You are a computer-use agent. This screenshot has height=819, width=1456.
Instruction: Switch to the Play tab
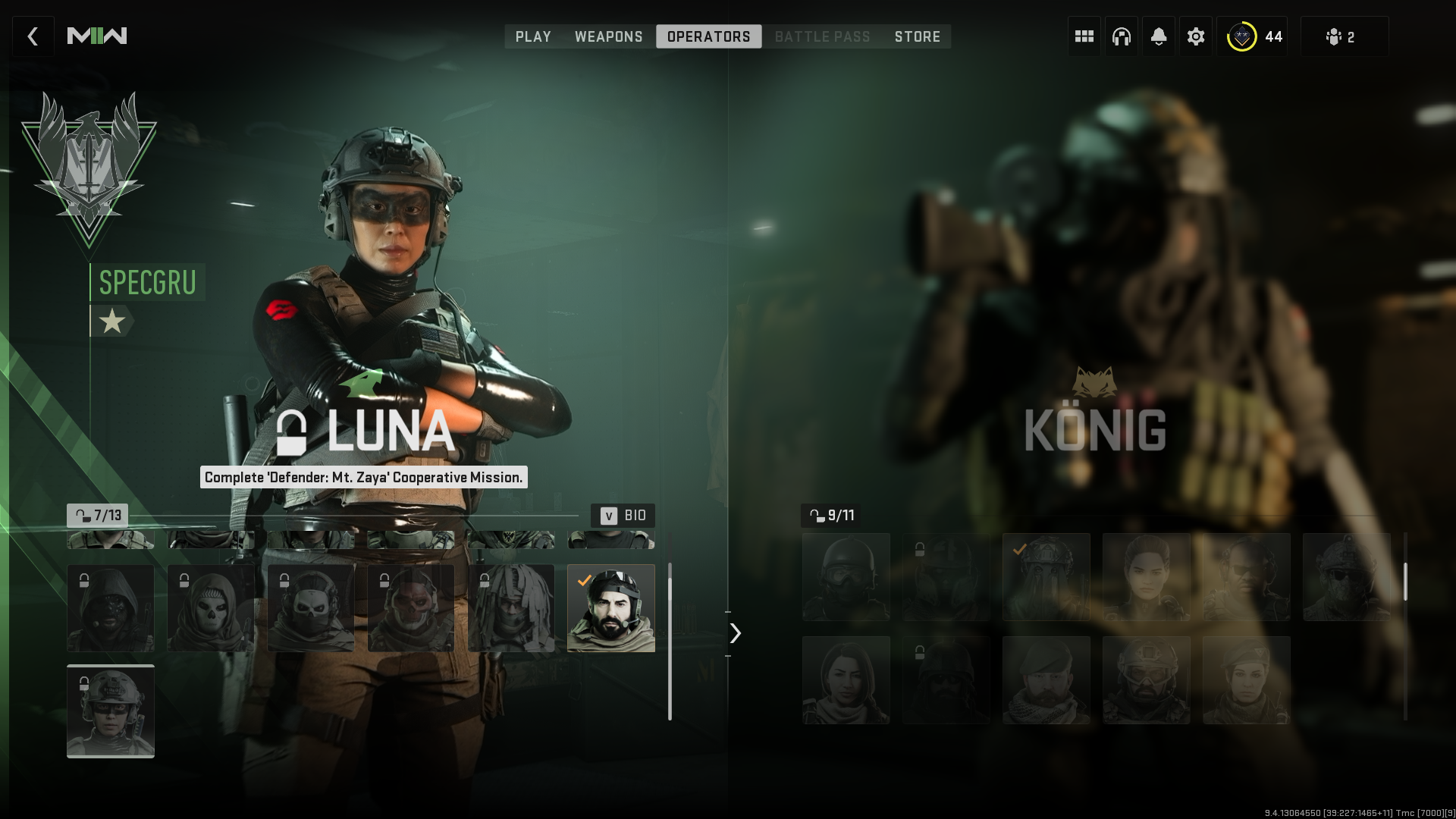click(x=533, y=36)
